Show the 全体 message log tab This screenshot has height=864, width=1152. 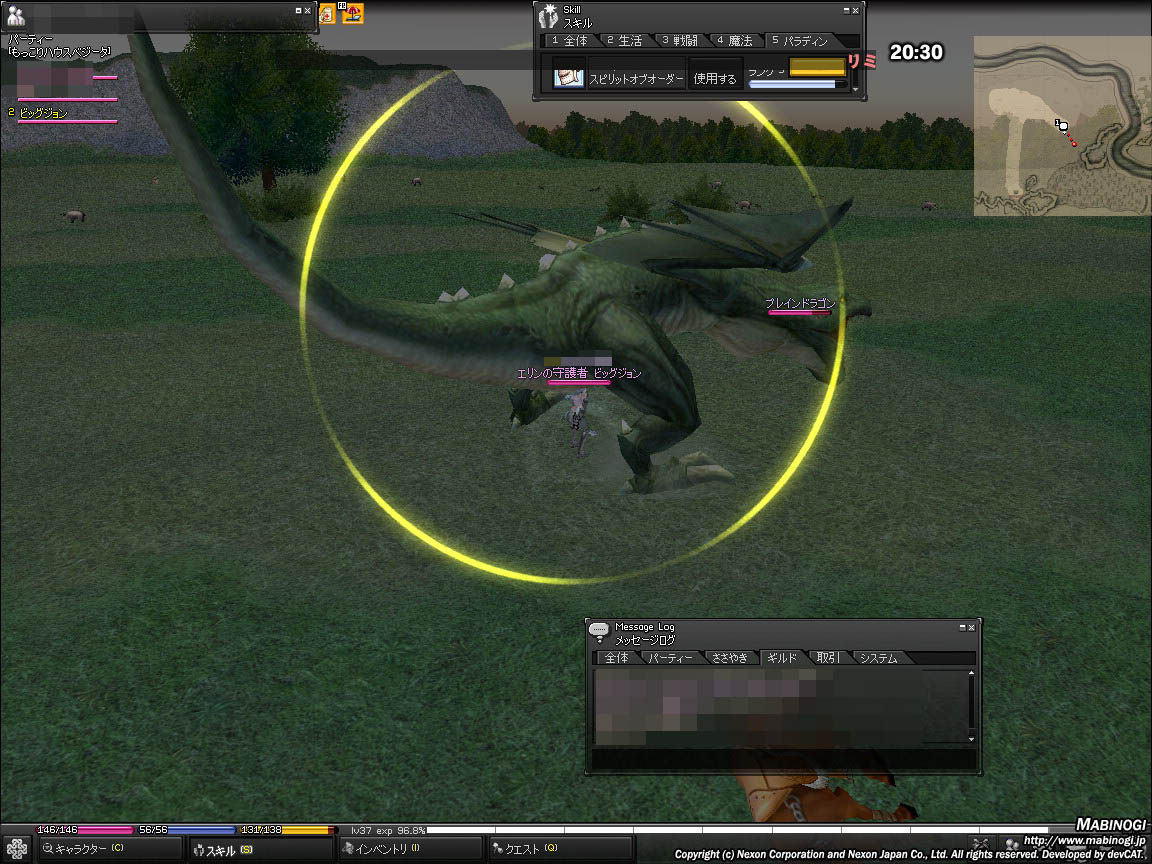tap(616, 658)
